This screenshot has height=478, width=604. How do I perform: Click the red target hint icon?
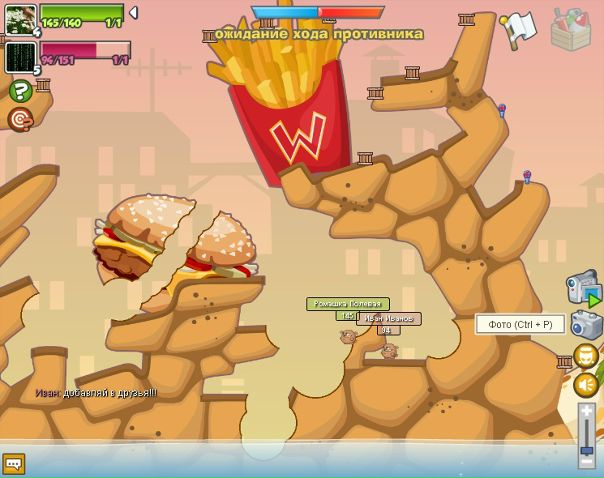click(19, 119)
